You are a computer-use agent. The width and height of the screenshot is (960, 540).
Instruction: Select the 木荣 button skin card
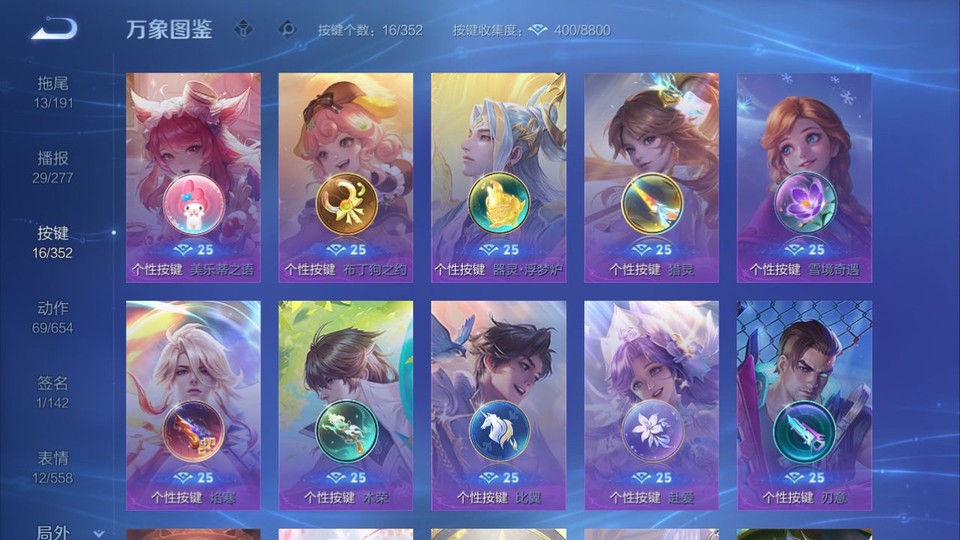(346, 405)
